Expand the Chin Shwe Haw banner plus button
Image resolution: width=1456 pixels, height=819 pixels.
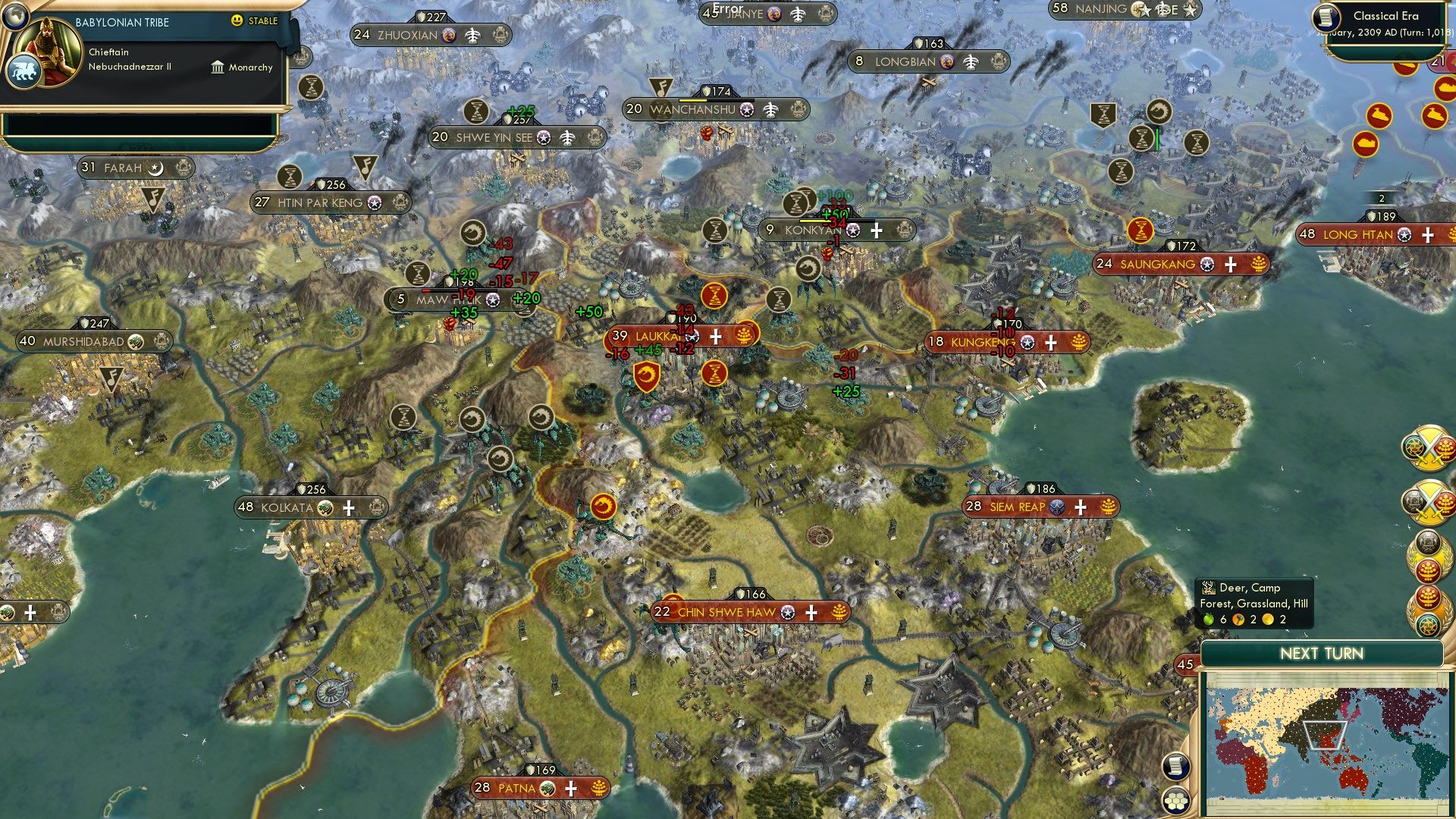point(812,611)
